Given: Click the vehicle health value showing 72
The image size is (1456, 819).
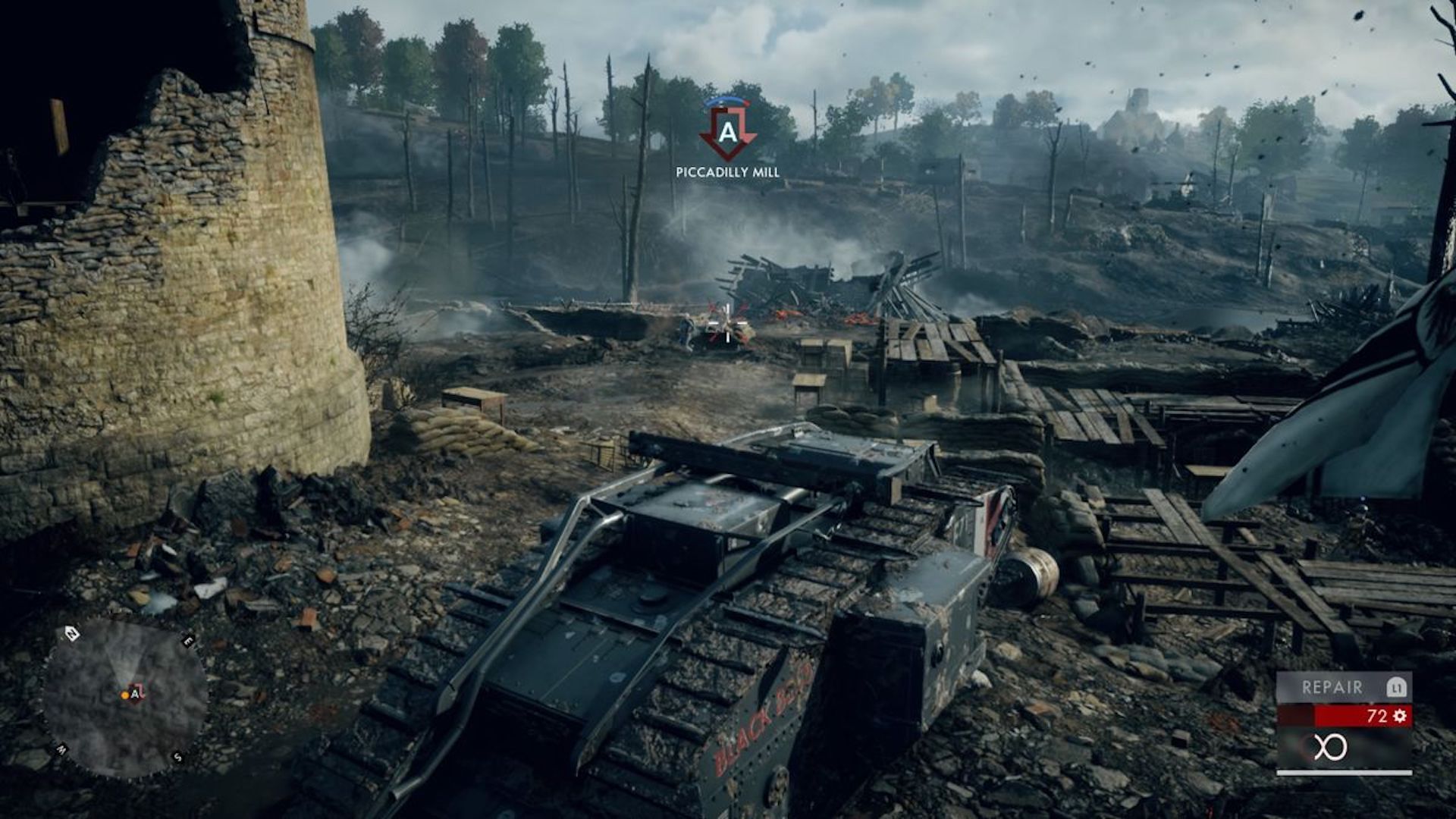Looking at the screenshot, I should pyautogui.click(x=1379, y=715).
